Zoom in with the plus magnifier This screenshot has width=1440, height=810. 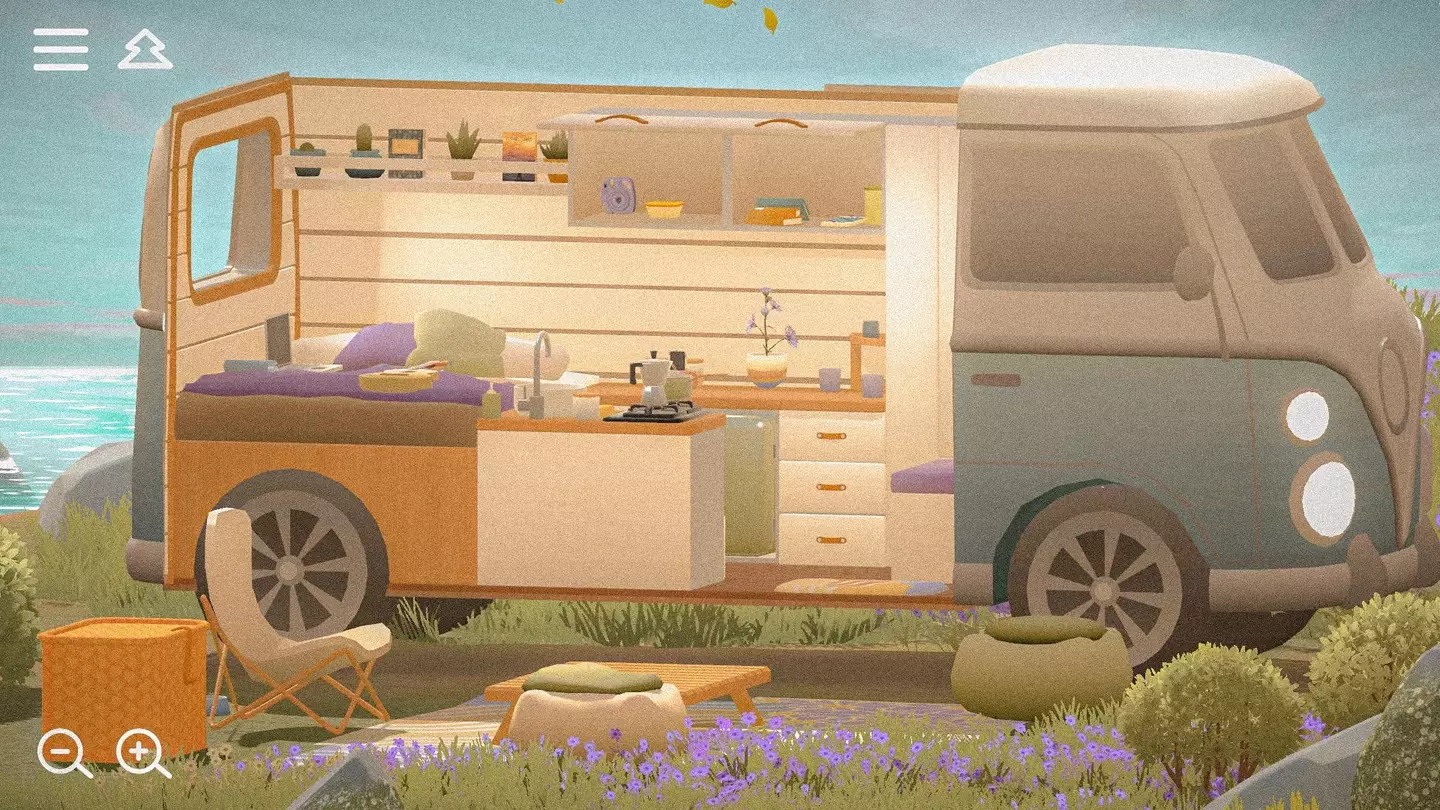click(139, 749)
